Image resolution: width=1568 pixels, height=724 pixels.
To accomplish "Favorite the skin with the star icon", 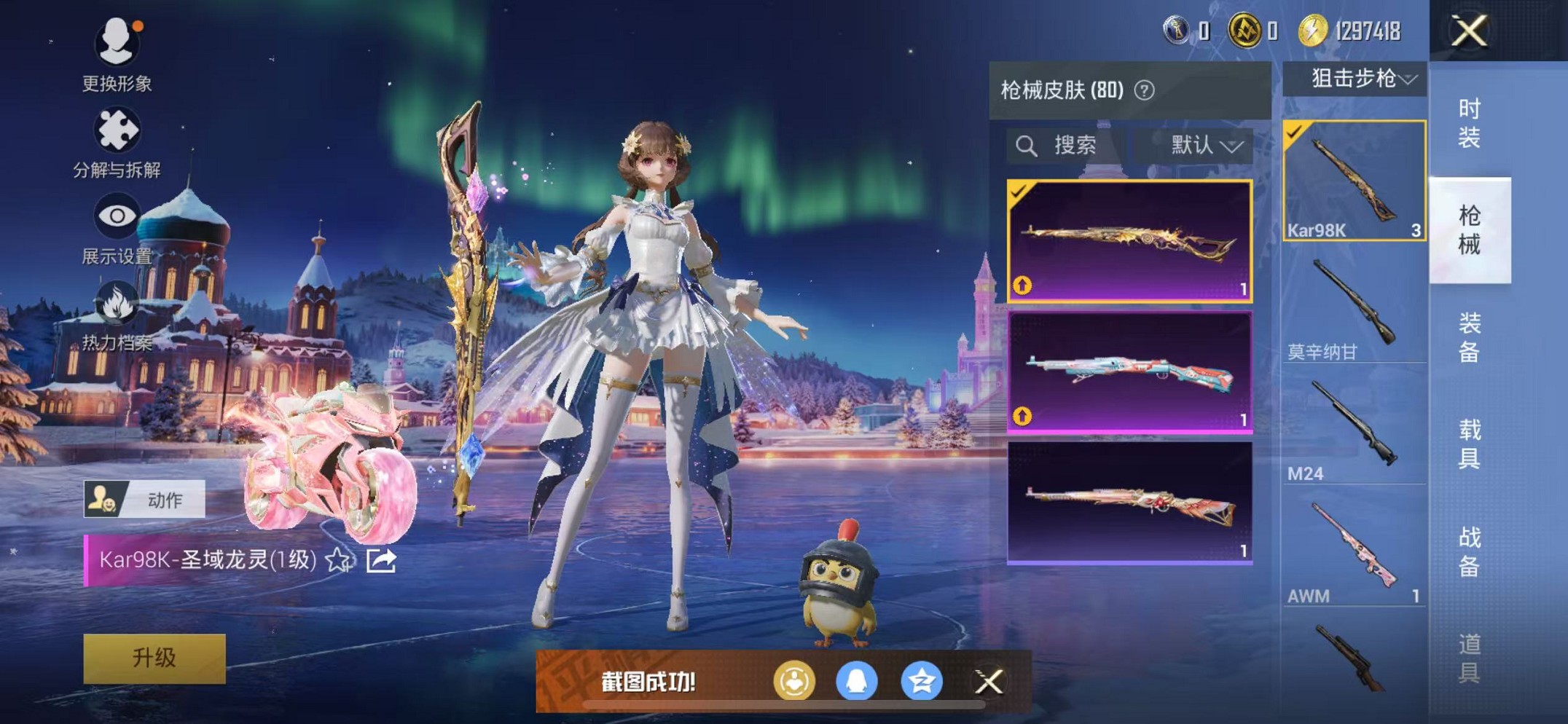I will [338, 560].
